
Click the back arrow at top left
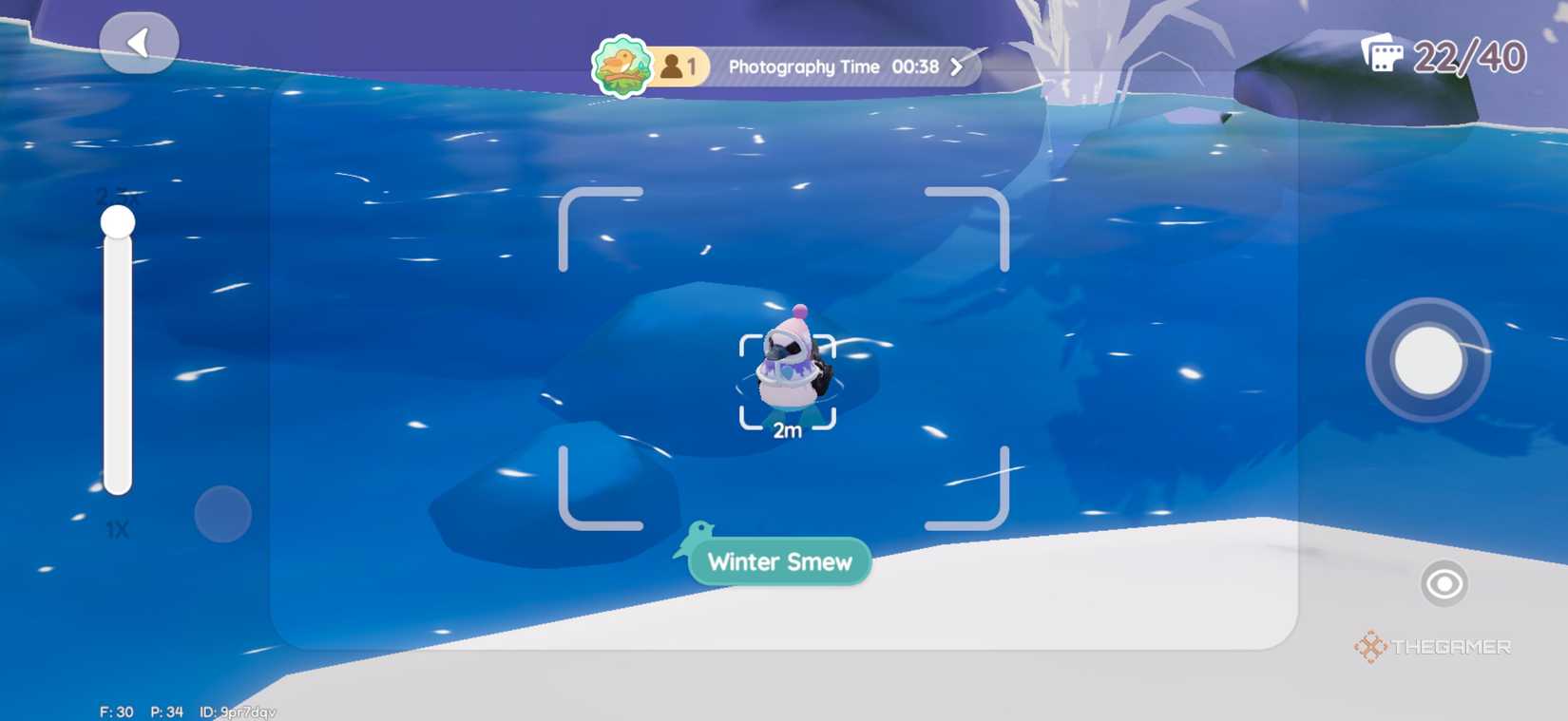pyautogui.click(x=143, y=45)
